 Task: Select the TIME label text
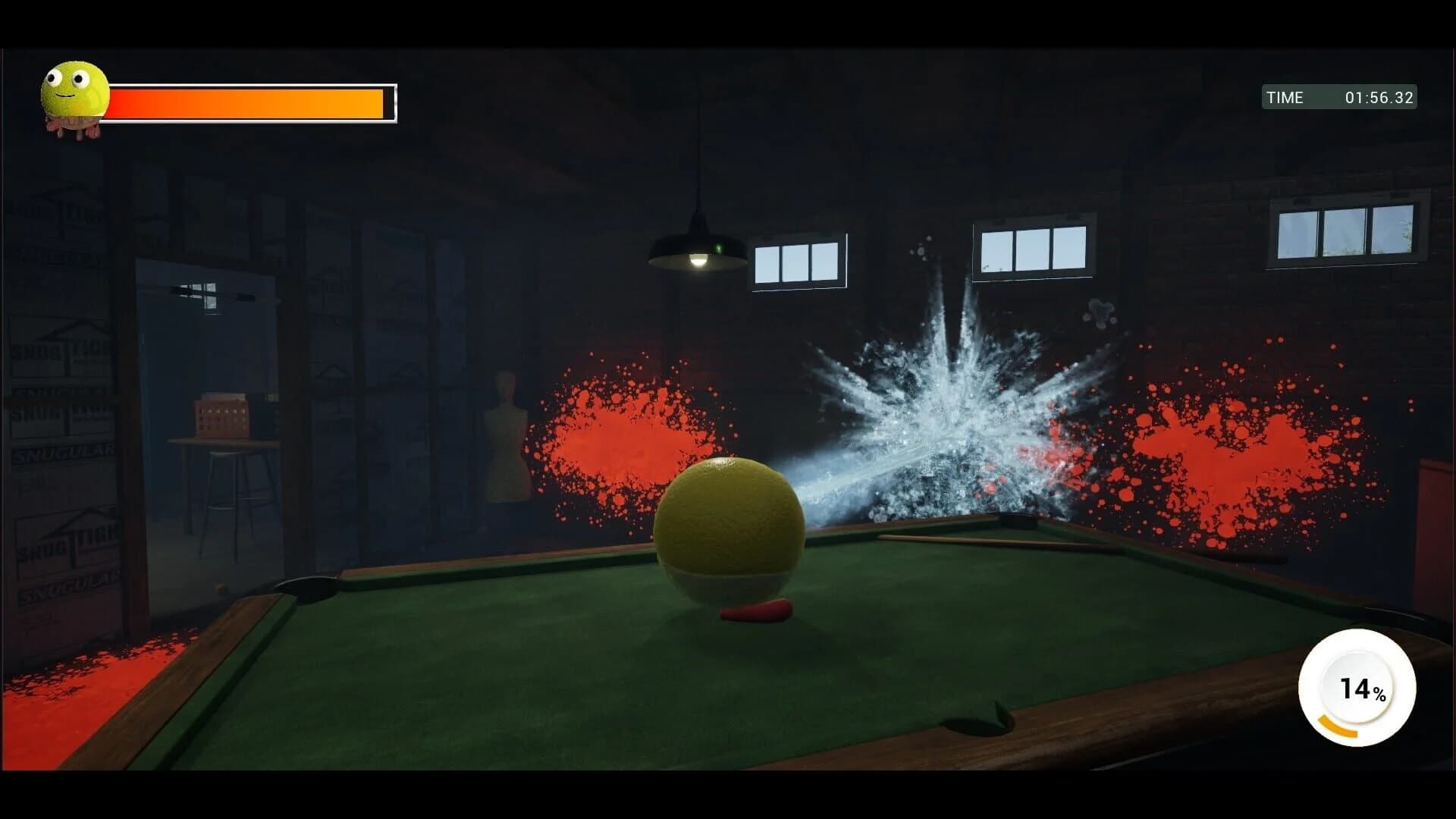[x=1285, y=97]
